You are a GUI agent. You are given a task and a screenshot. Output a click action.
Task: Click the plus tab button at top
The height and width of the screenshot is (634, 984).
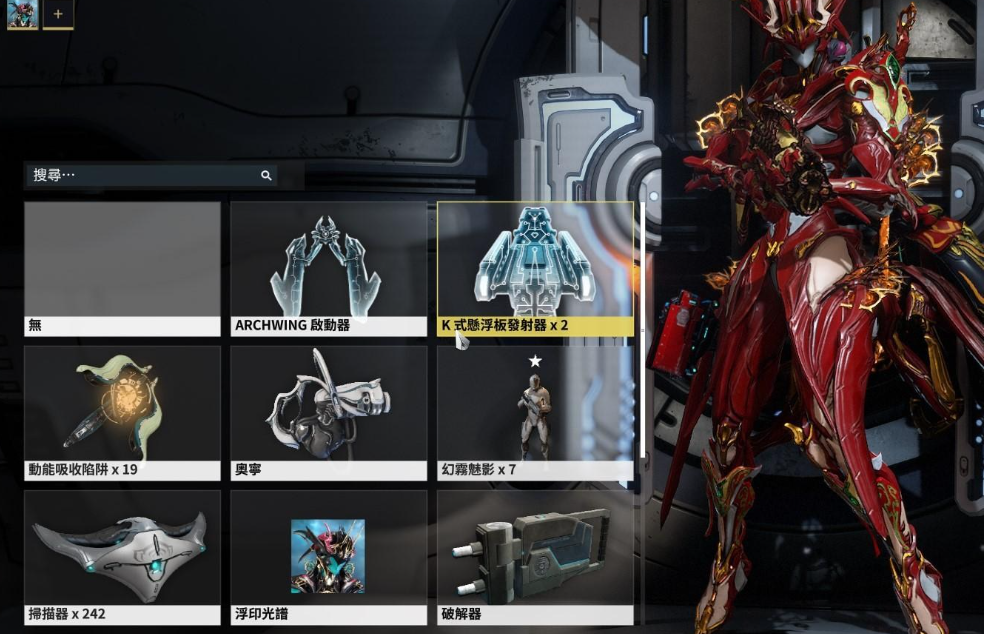click(x=58, y=15)
